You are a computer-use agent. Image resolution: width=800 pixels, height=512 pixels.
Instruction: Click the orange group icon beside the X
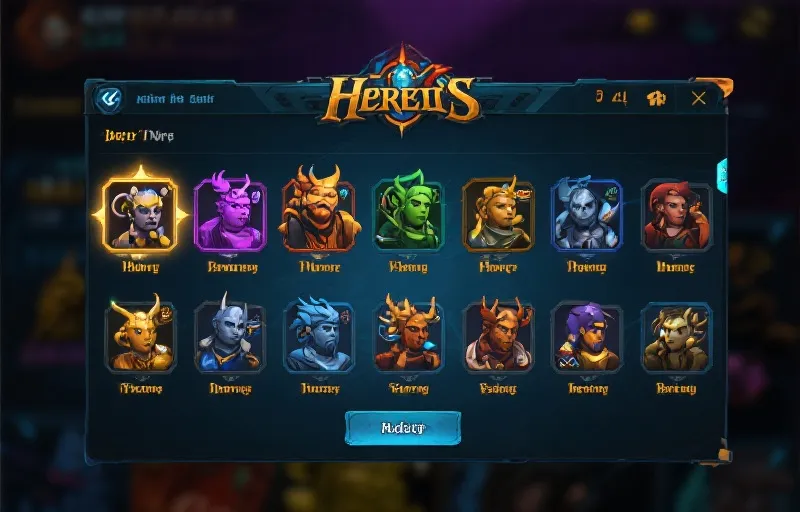656,98
